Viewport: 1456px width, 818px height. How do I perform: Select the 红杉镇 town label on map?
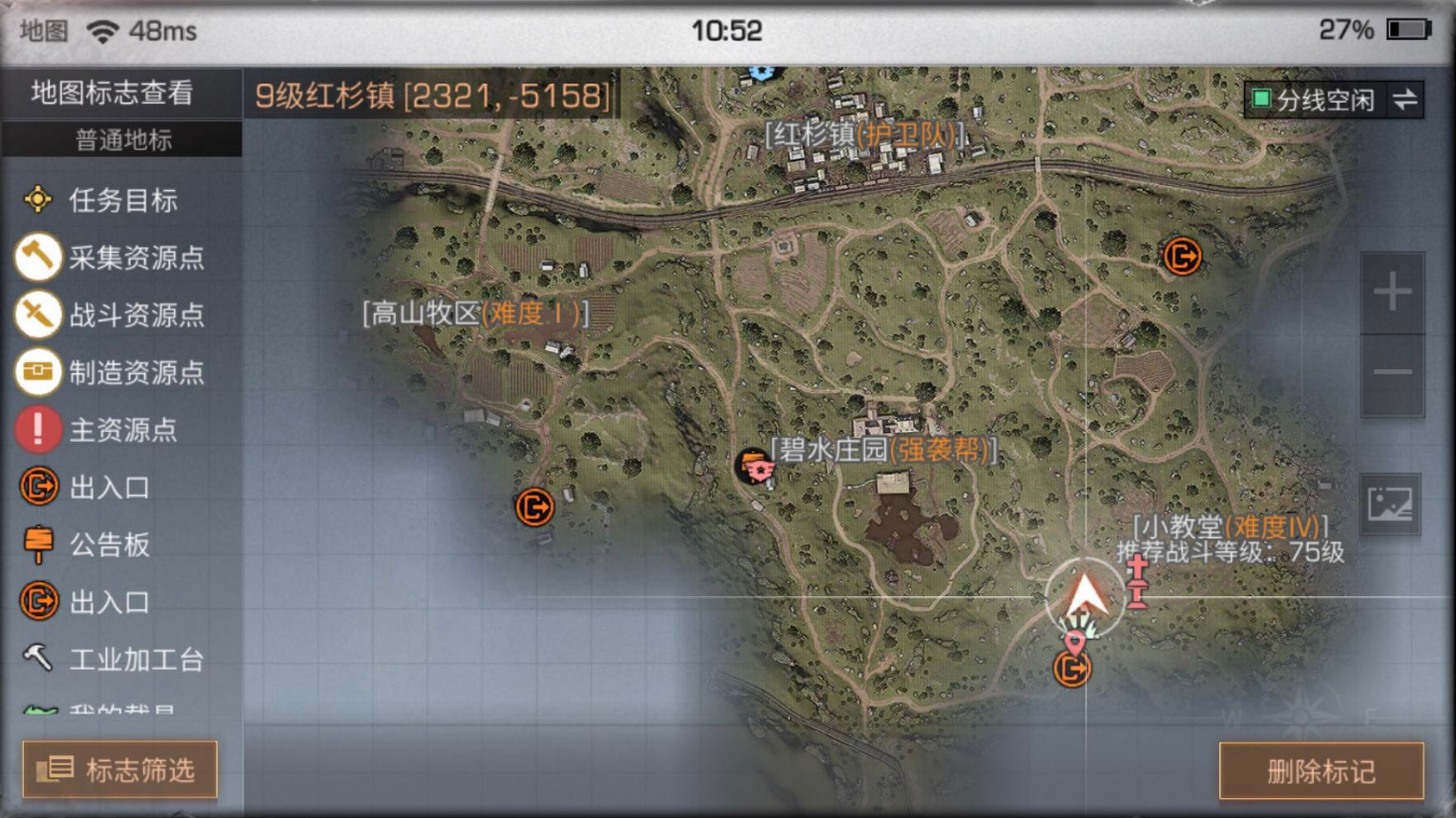coord(864,134)
